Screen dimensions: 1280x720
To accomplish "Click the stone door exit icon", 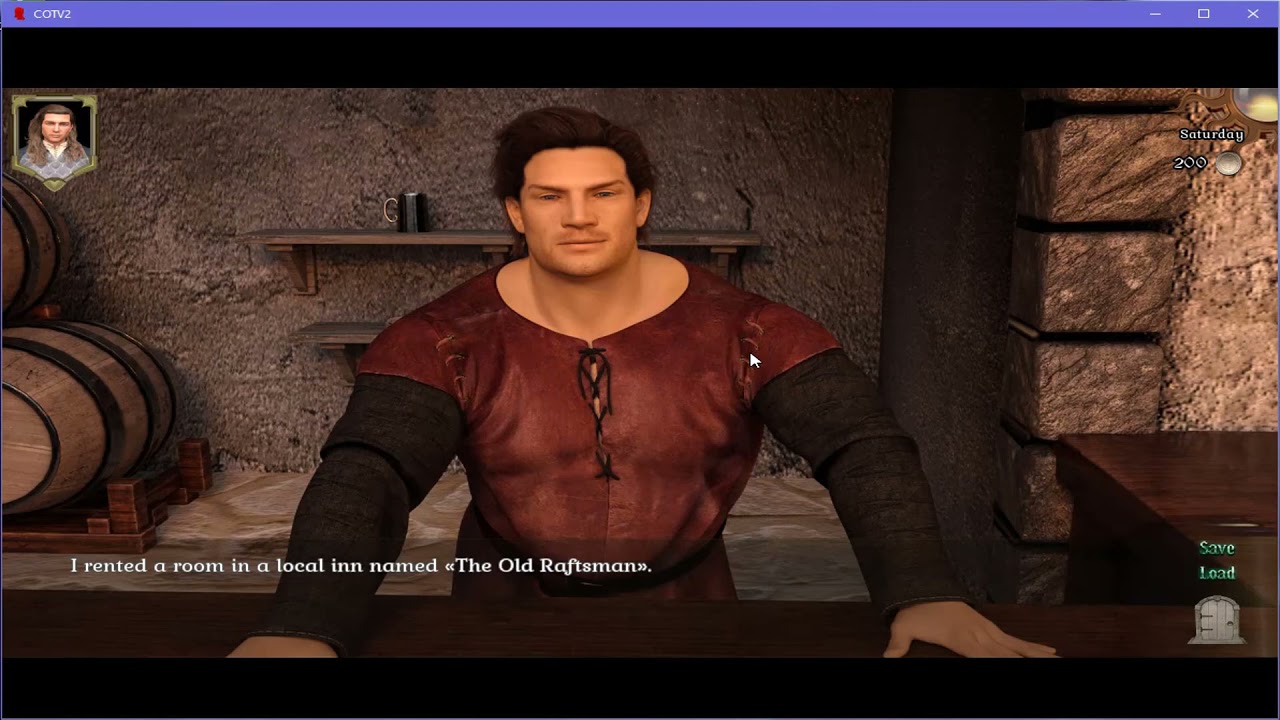I will tap(1218, 620).
